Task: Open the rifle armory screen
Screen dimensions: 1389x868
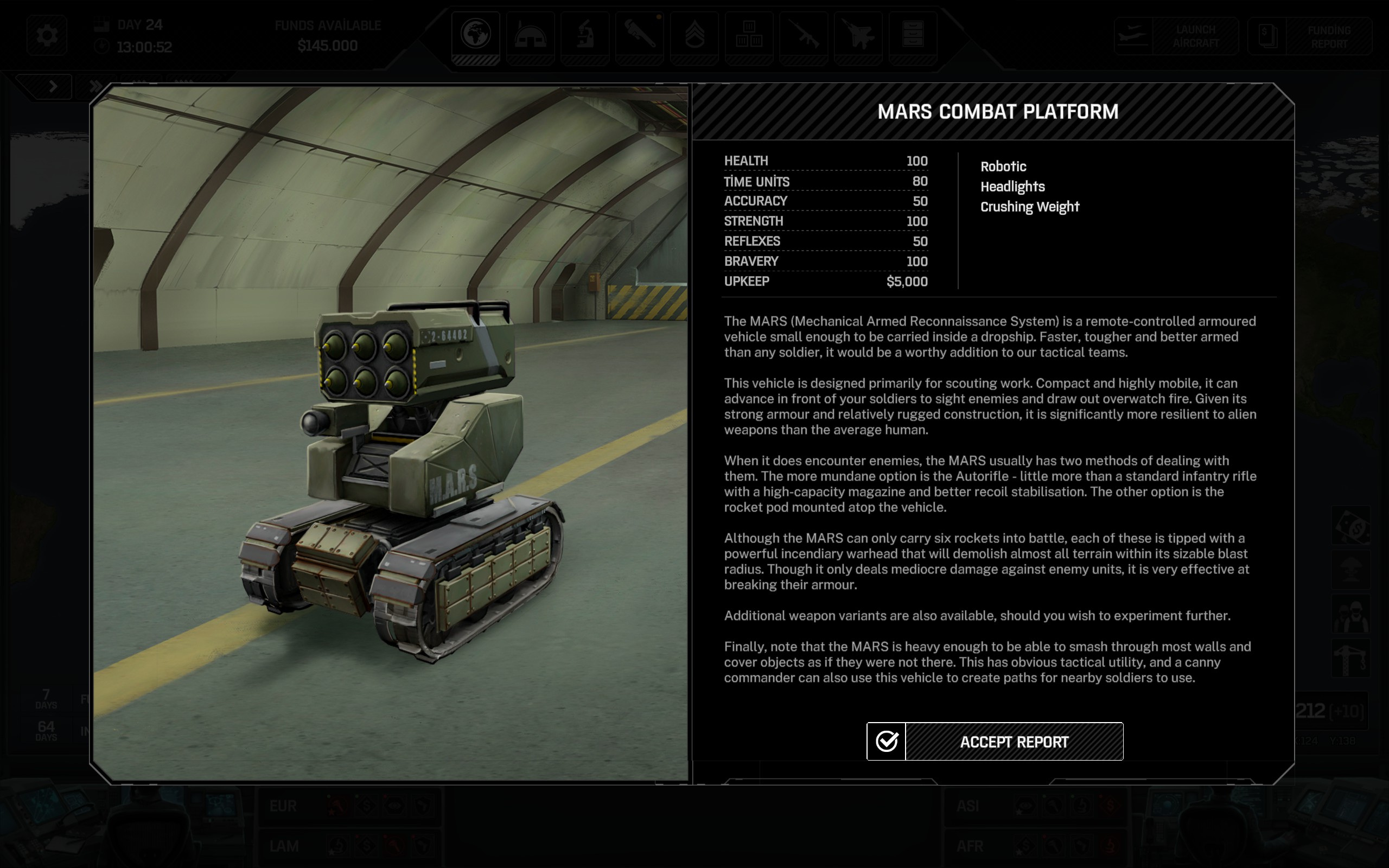Action: pos(803,36)
